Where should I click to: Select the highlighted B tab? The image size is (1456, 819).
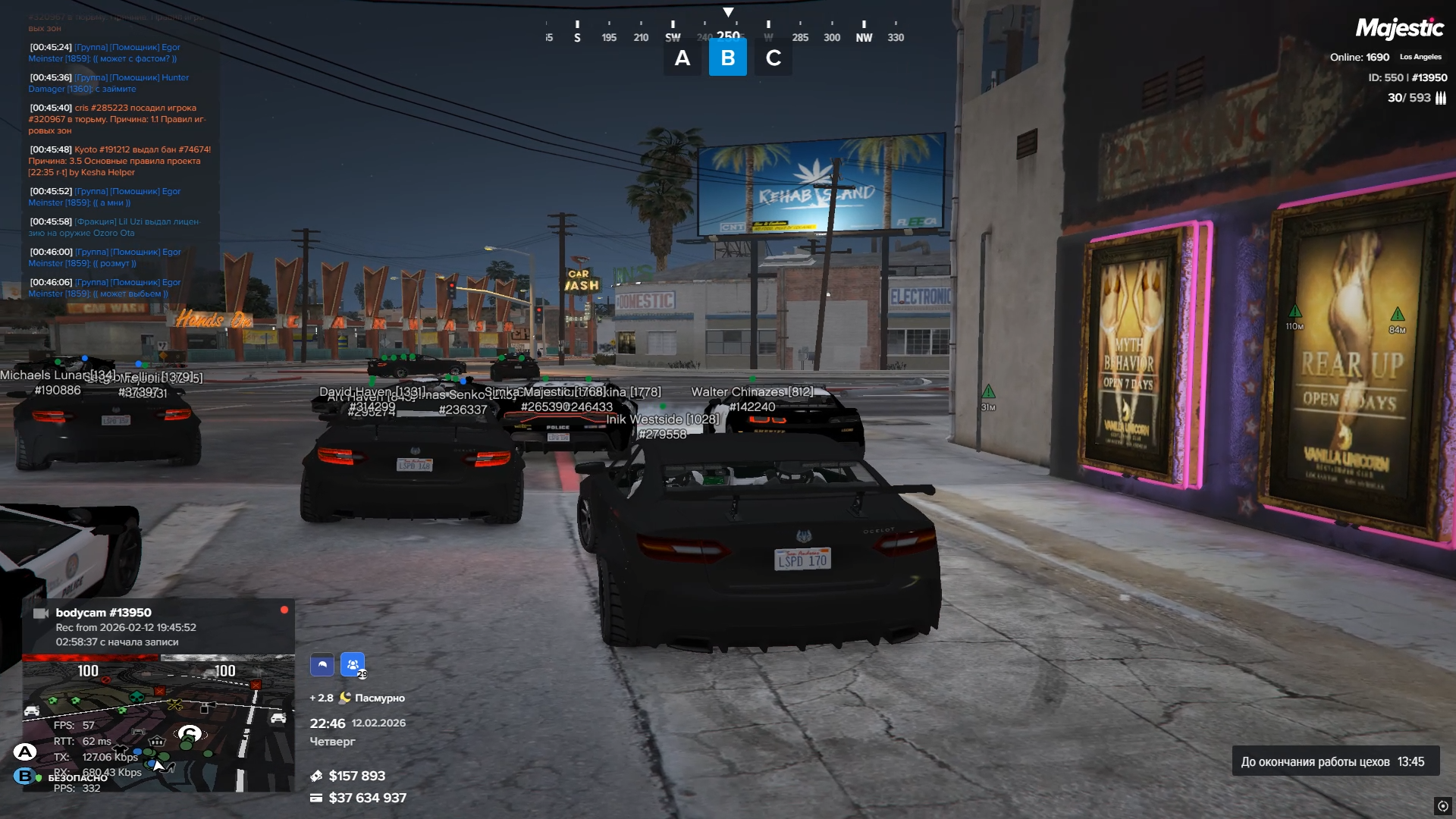727,58
